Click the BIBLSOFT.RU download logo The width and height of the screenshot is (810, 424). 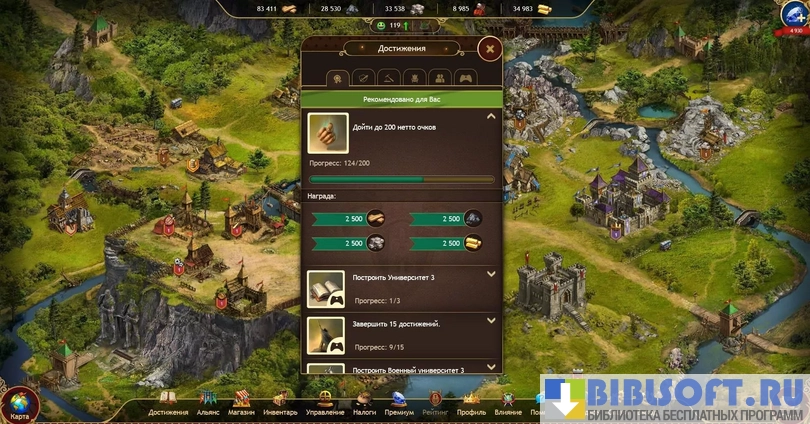[x=675, y=398]
